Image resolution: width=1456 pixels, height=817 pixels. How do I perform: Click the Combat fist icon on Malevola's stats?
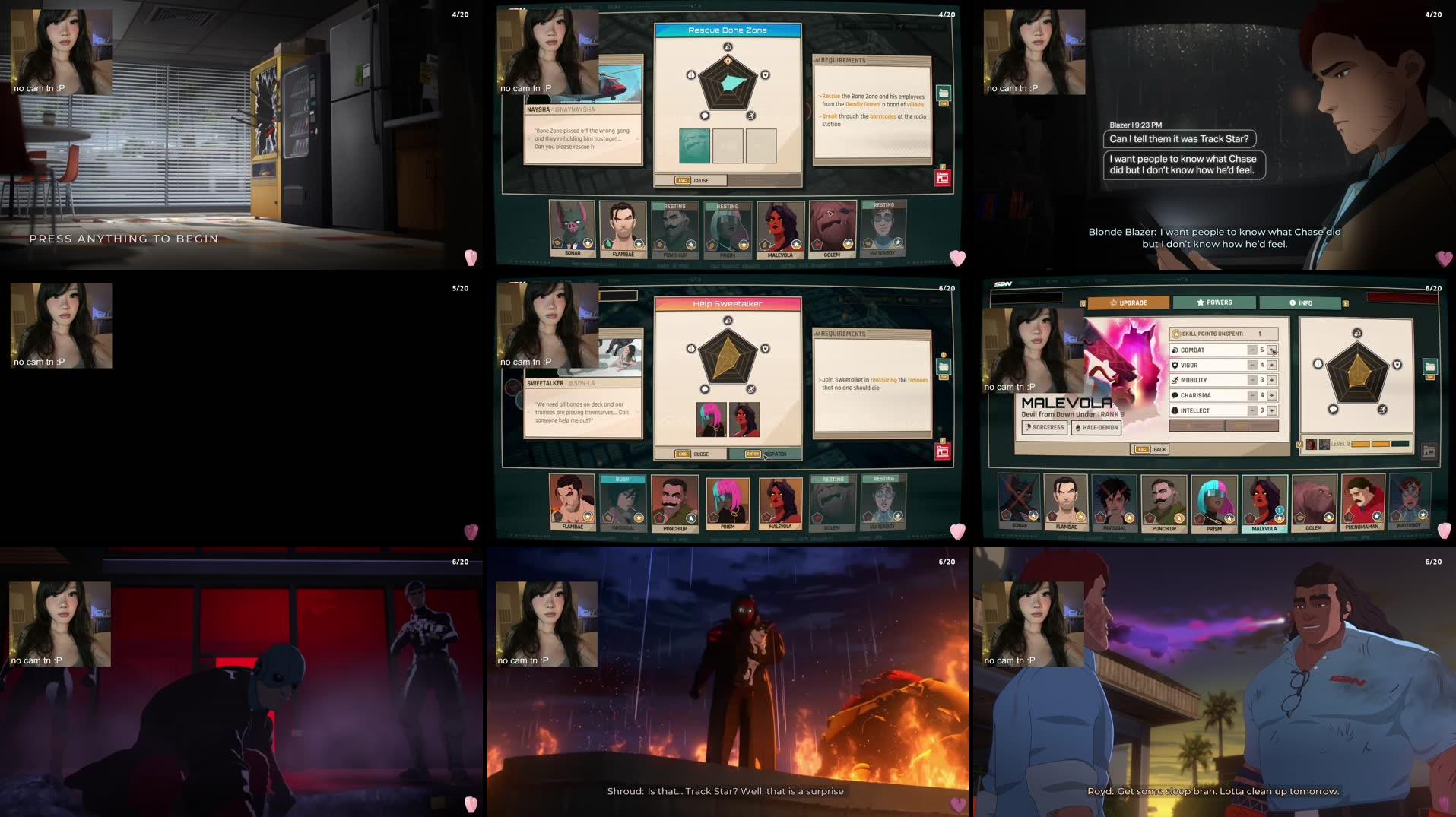click(1175, 350)
